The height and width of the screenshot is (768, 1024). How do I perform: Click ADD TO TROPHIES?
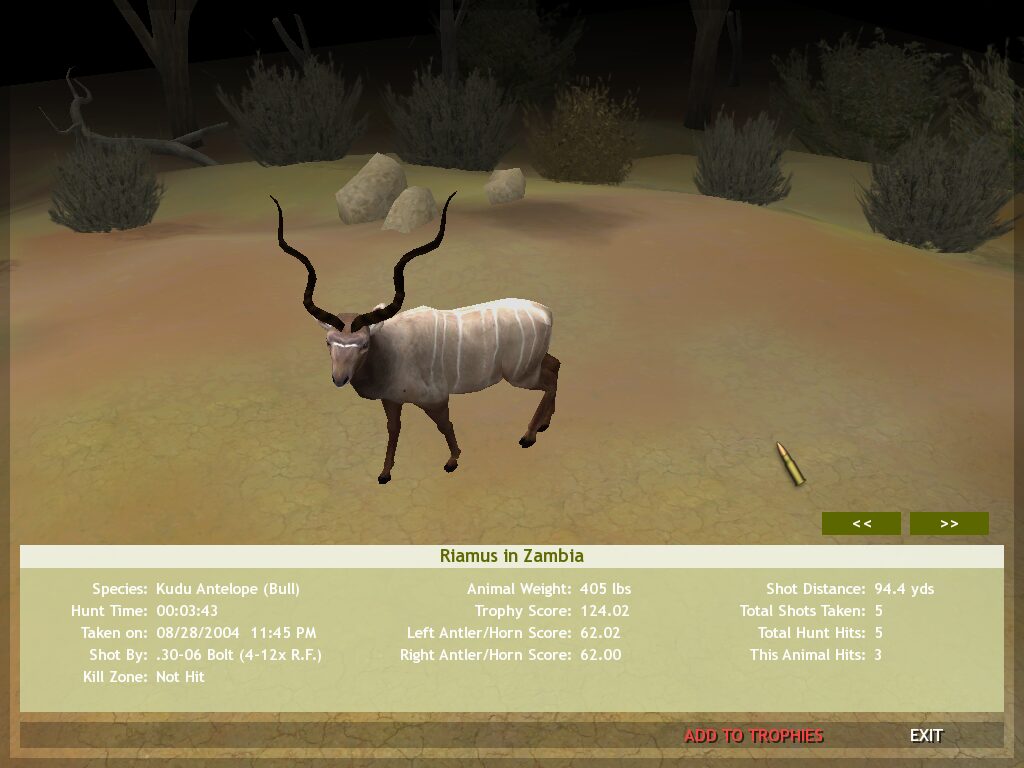754,736
